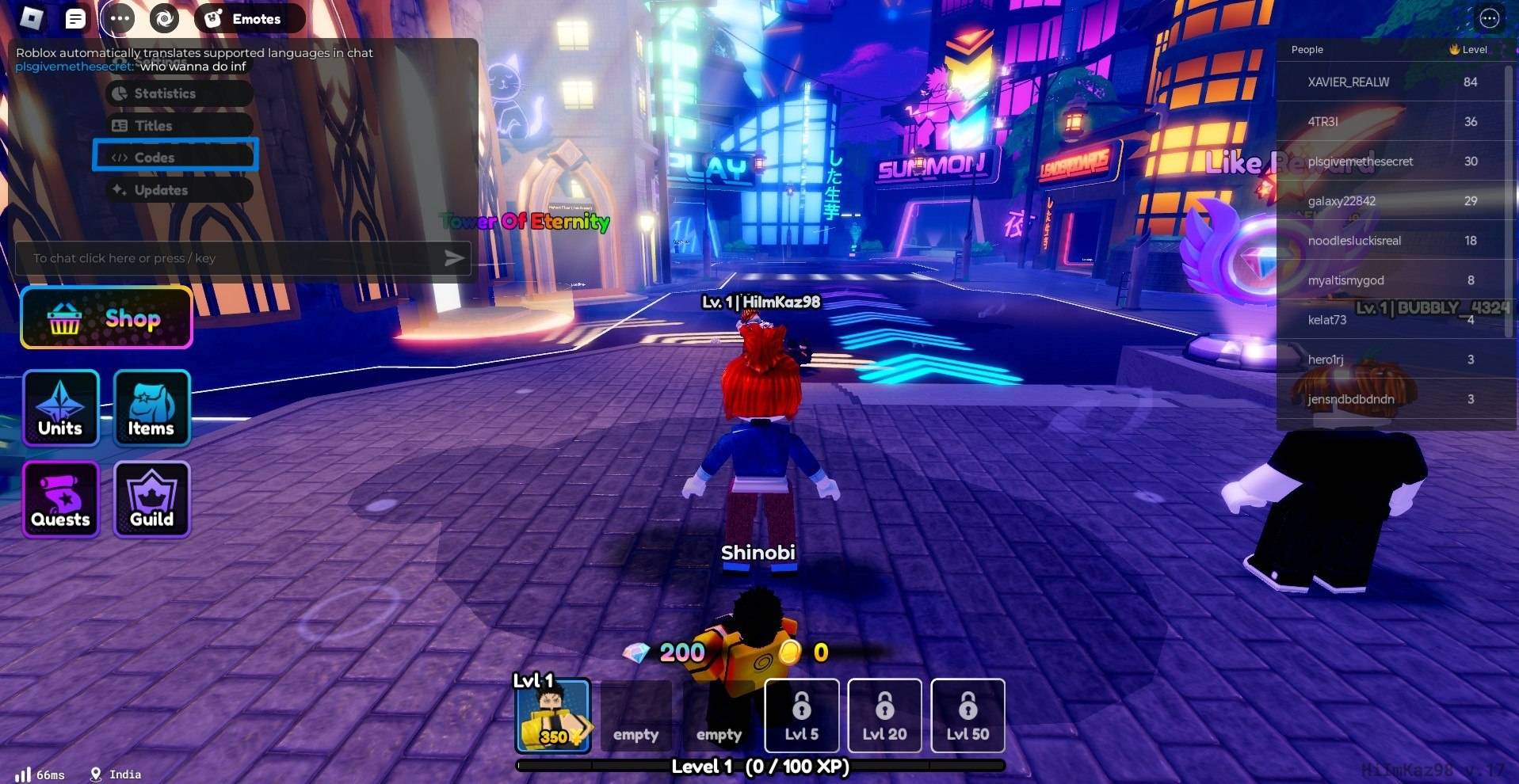View the Quests list
This screenshot has height=784, width=1519.
[61, 499]
